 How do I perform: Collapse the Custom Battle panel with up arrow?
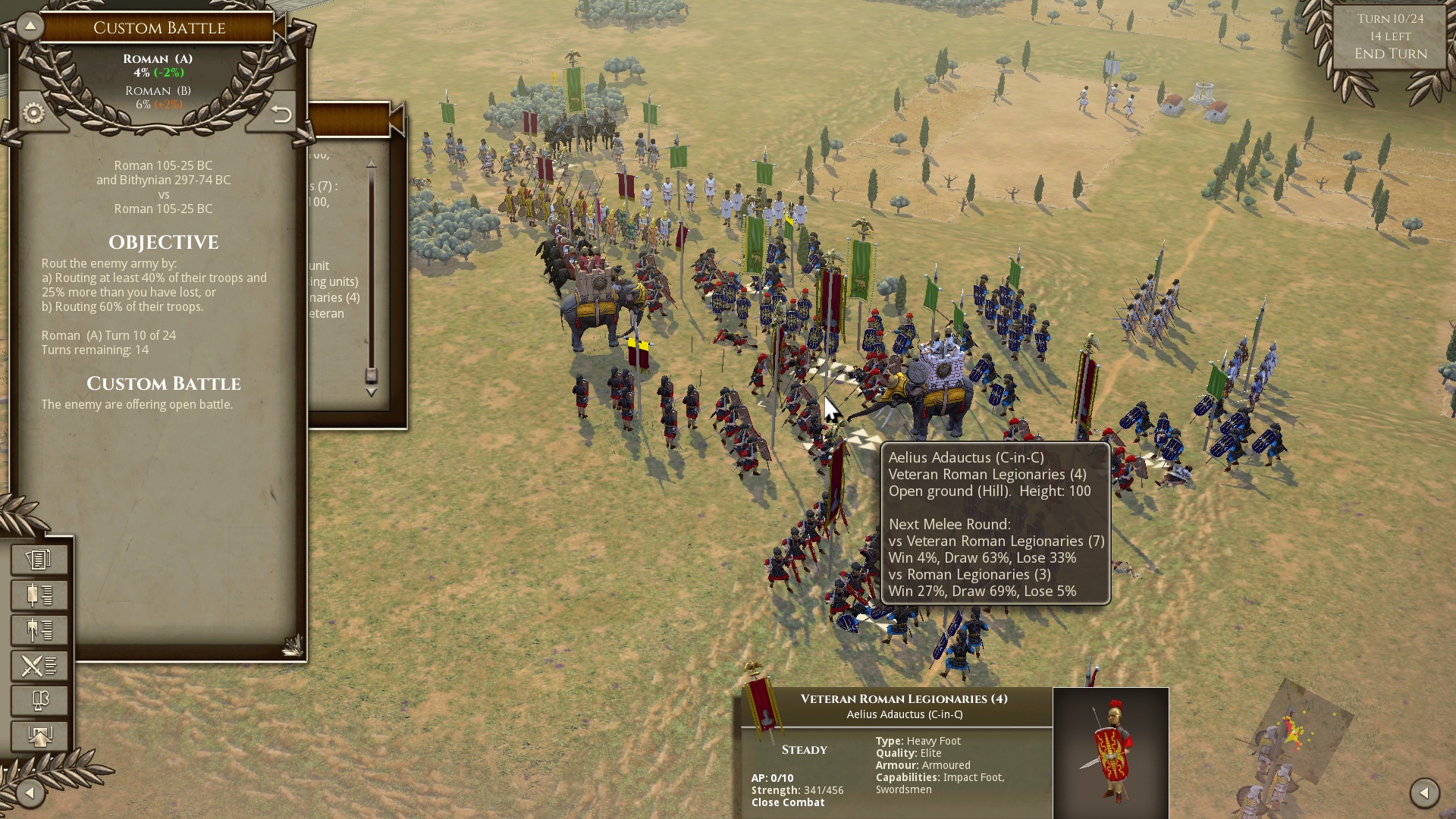coord(30,26)
